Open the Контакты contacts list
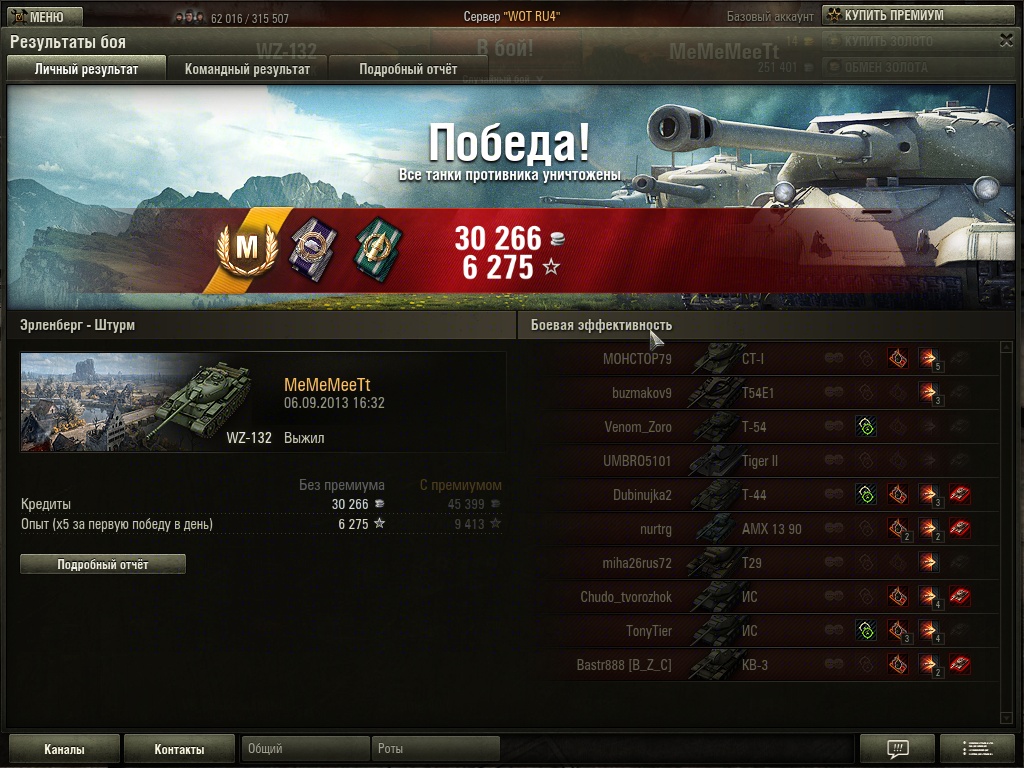 (180, 749)
